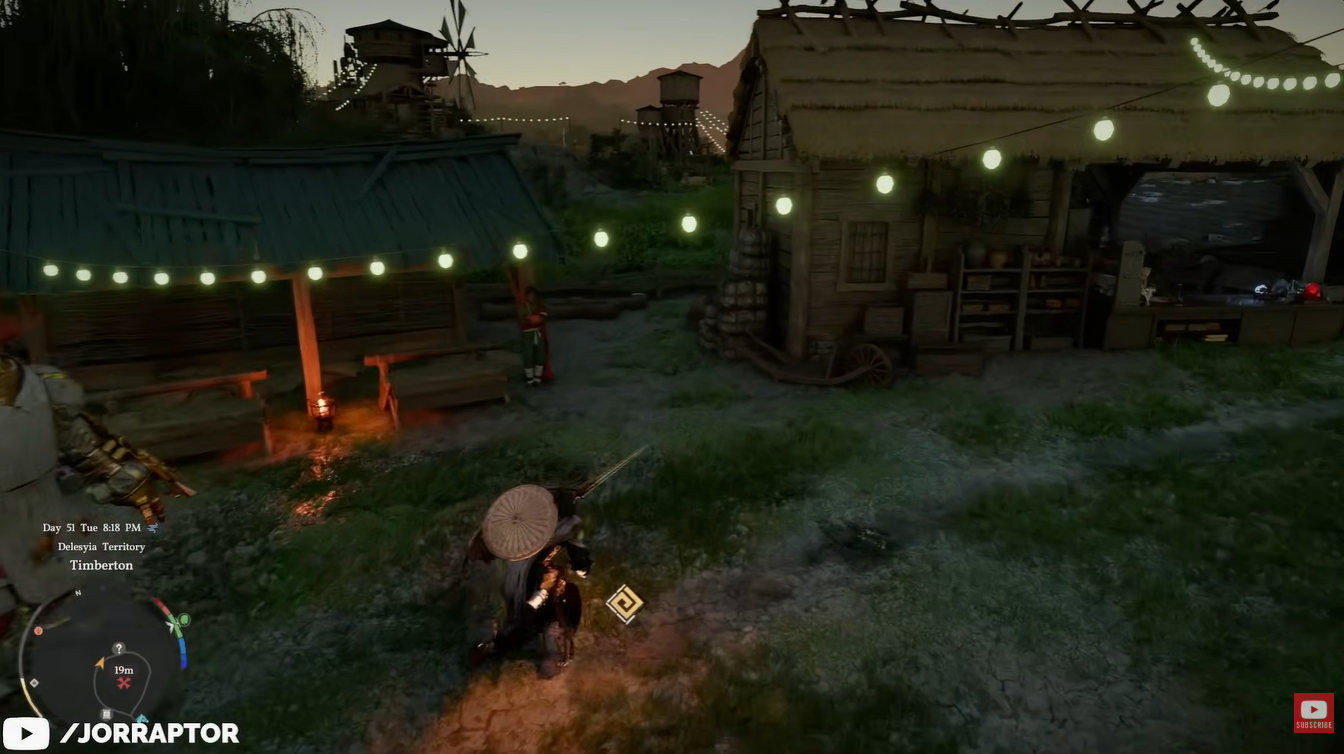Click the Delesyia Territory label
Screen dimensions: 1344x754
(x=100, y=546)
